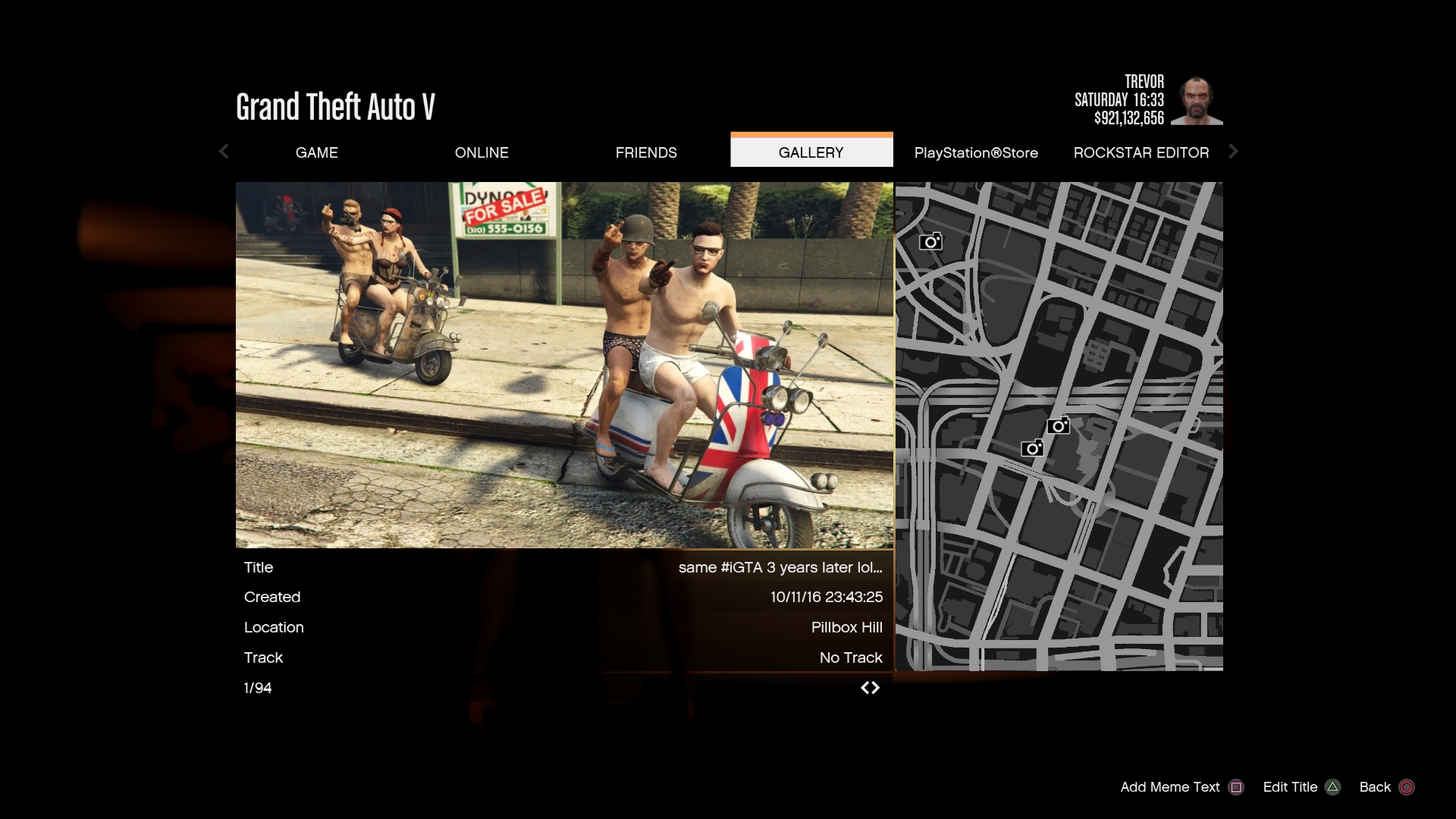
Task: Select the FRIENDS tab
Action: 646,152
